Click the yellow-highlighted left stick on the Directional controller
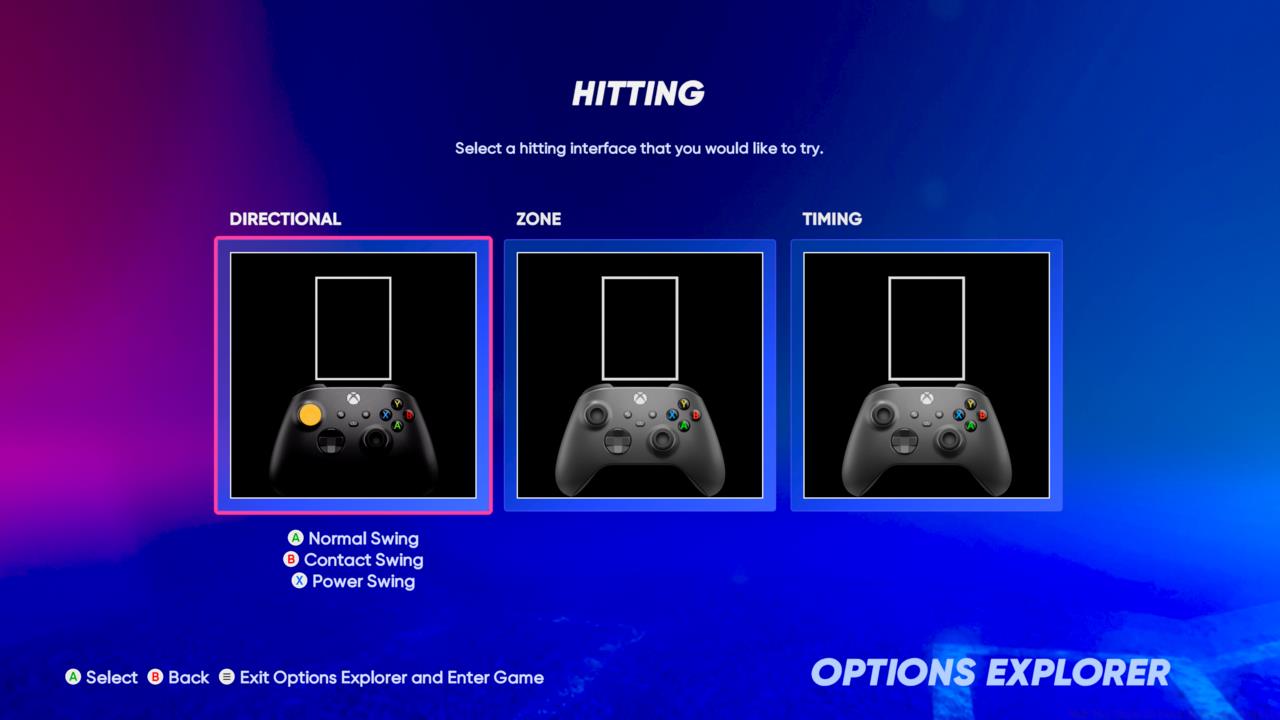Image resolution: width=1280 pixels, height=720 pixels. click(x=310, y=413)
